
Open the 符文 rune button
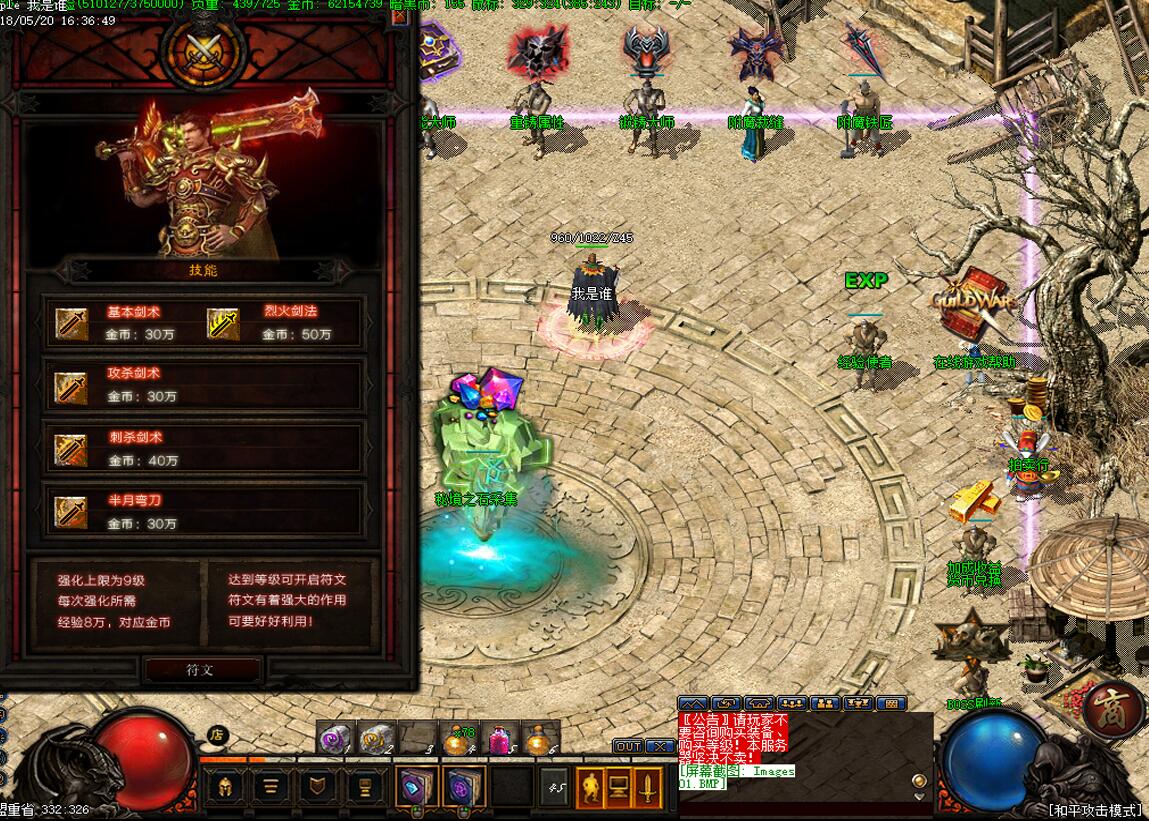click(201, 670)
